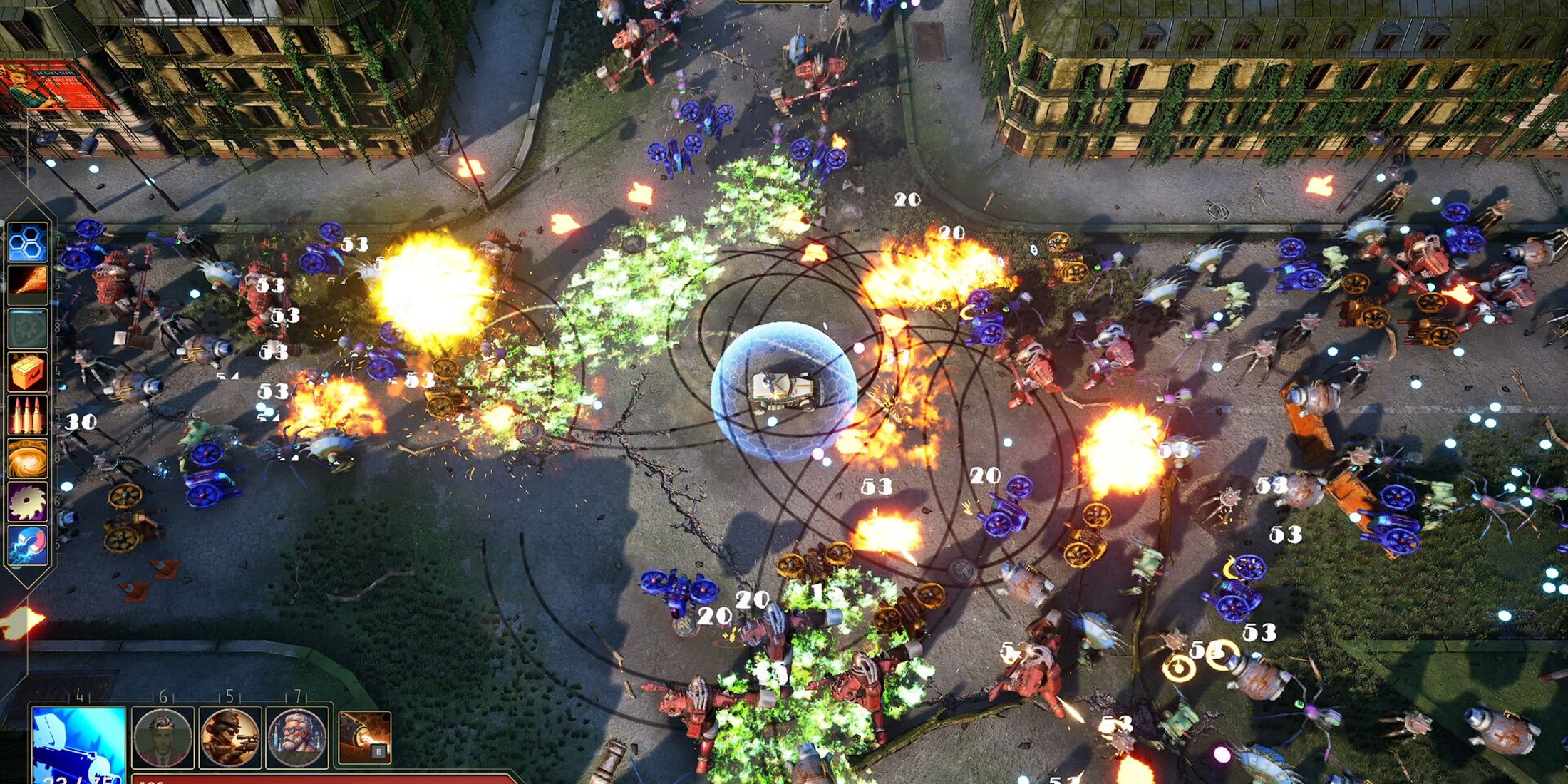Image resolution: width=1568 pixels, height=784 pixels.
Task: Select the sniper character portrait under hotkey 5
Action: click(229, 738)
